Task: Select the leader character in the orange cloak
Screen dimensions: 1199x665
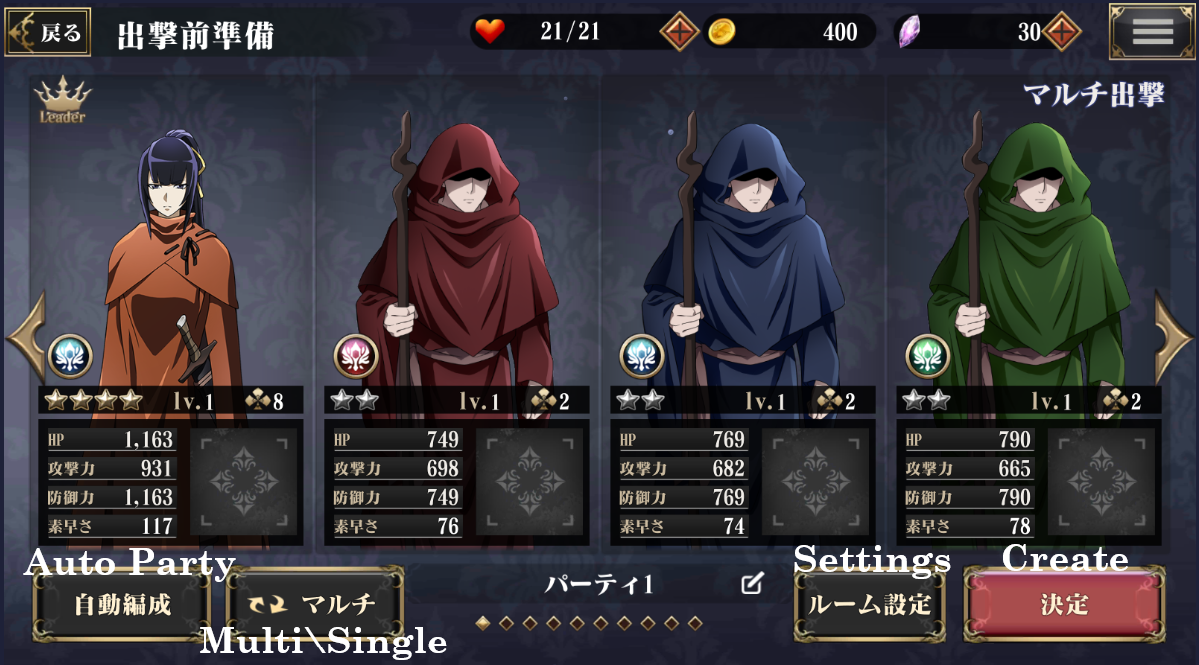Action: [170, 260]
